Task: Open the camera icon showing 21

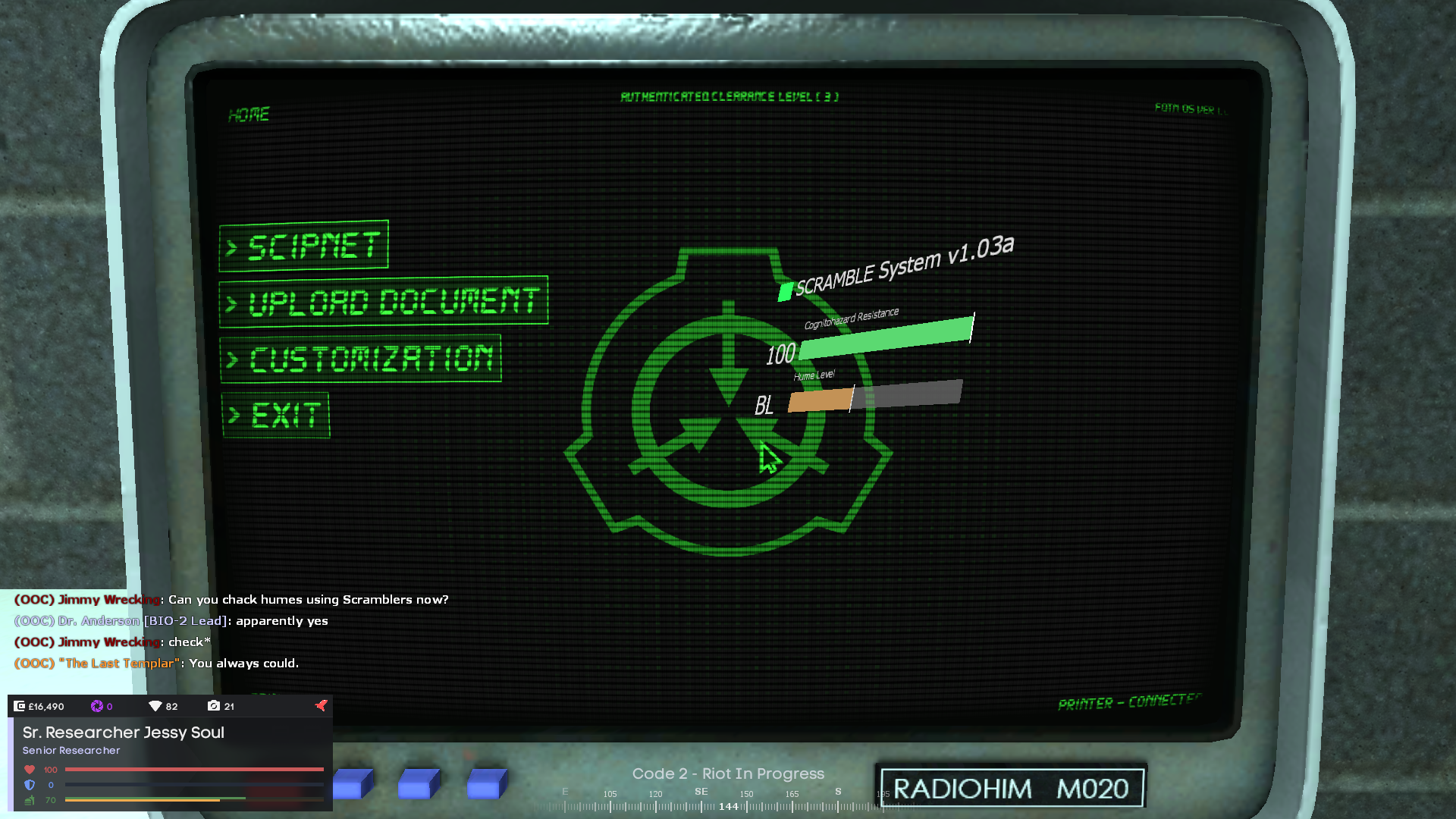Action: [215, 706]
